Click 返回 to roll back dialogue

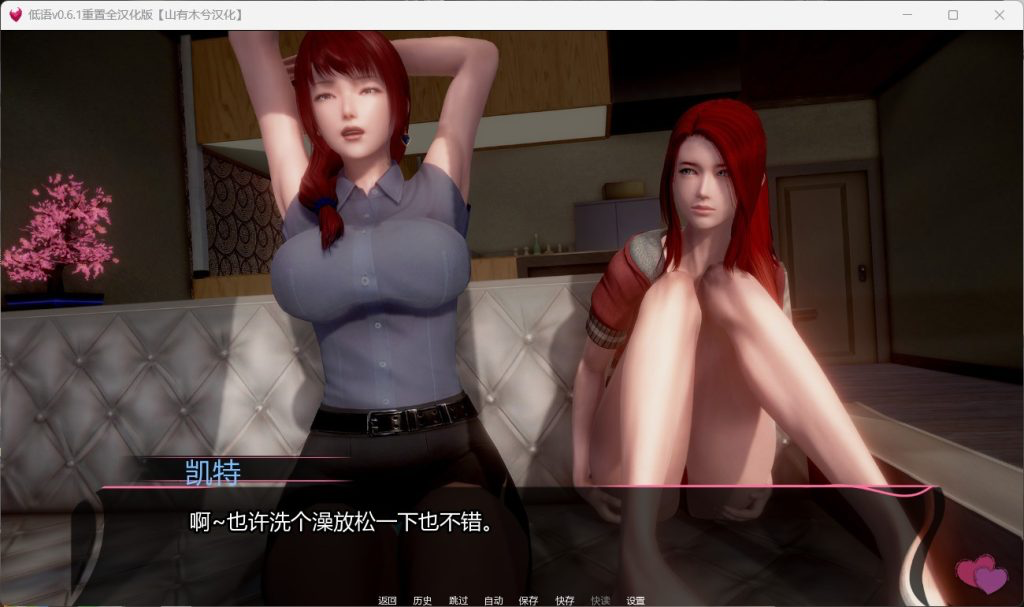(x=388, y=600)
